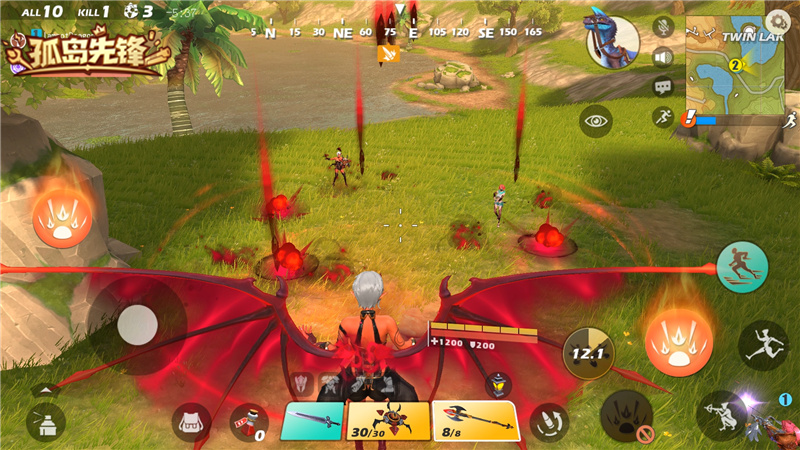Open the settings gear icon
This screenshot has width=800, height=450.
776,20
